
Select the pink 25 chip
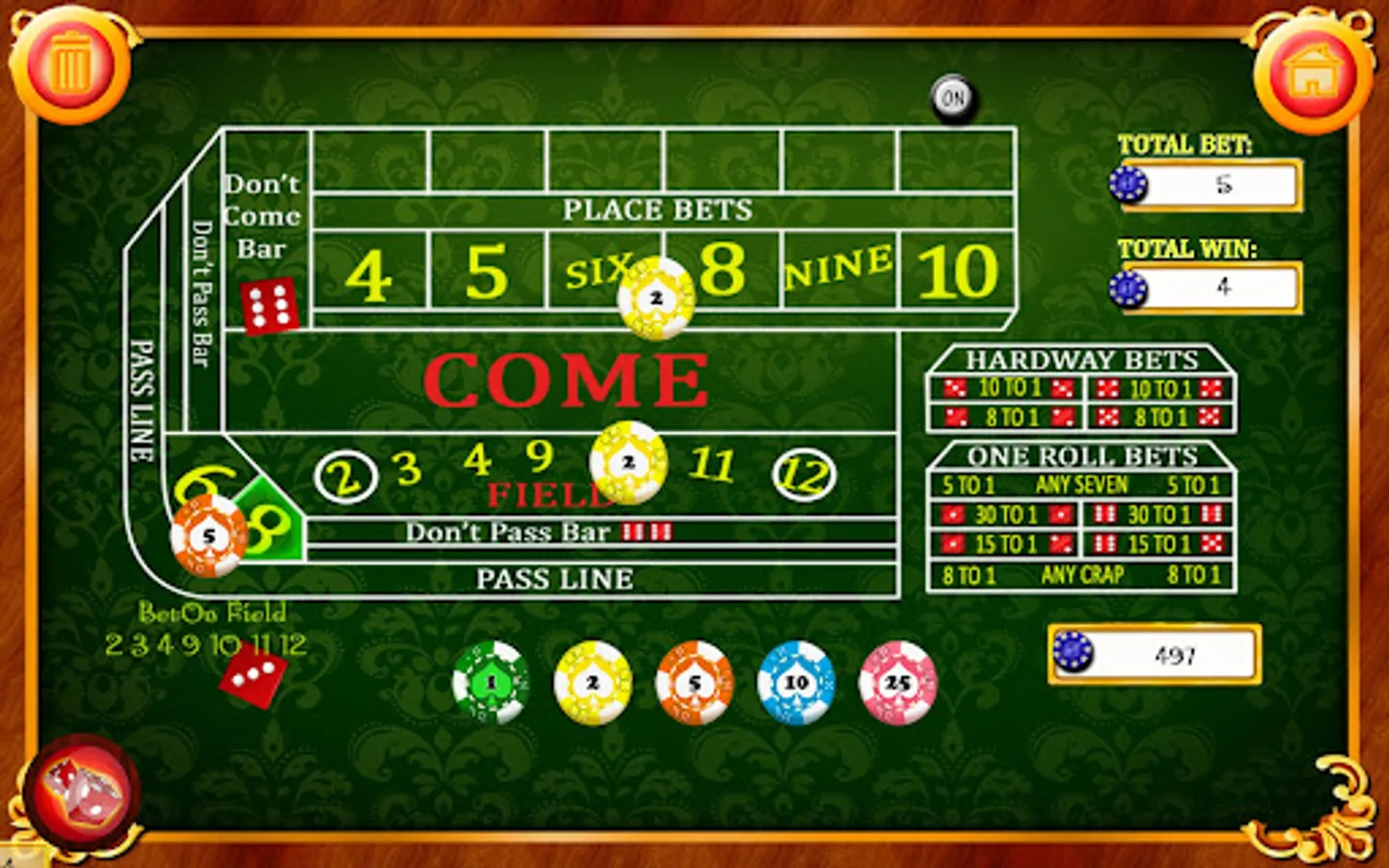898,681
